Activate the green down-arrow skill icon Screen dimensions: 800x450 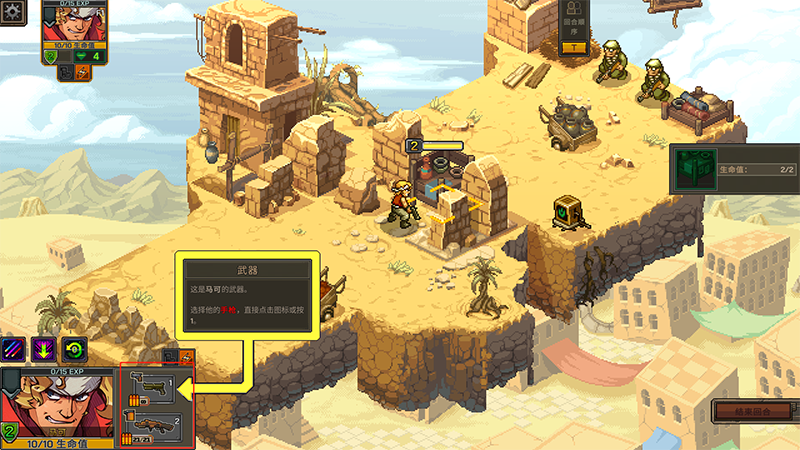pyautogui.click(x=45, y=349)
